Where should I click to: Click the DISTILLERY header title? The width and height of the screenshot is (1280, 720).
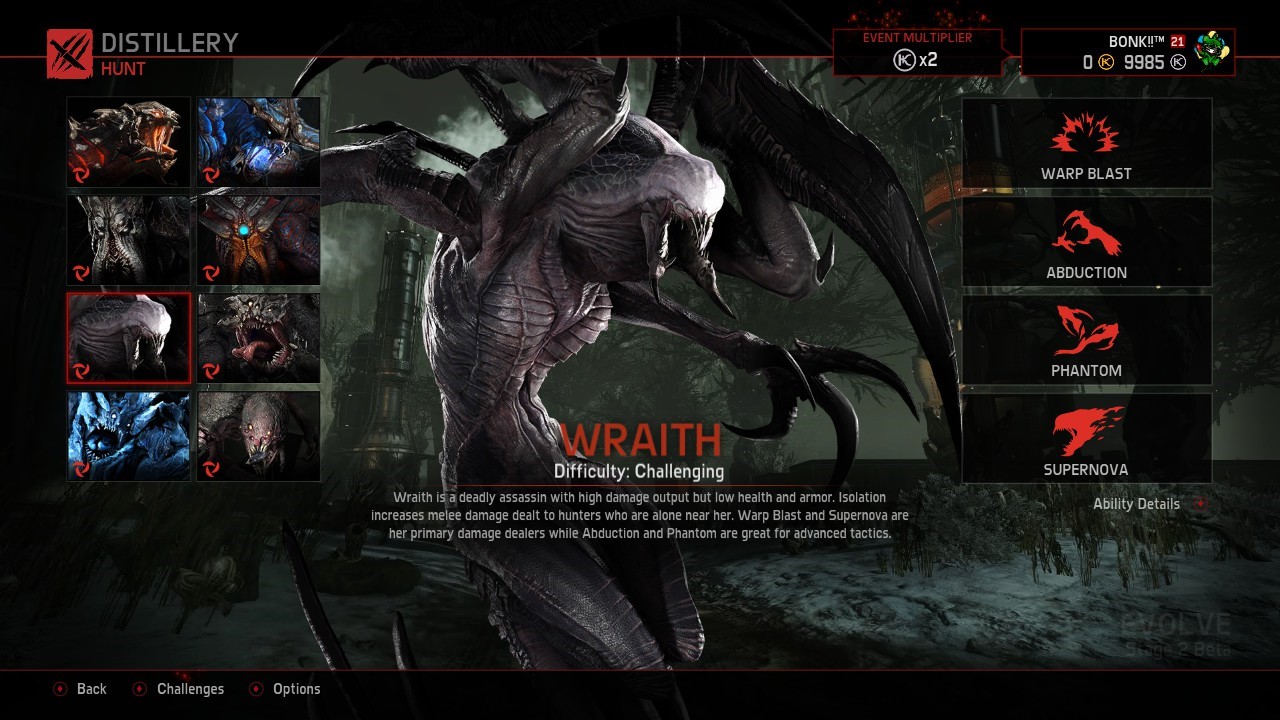coord(167,42)
